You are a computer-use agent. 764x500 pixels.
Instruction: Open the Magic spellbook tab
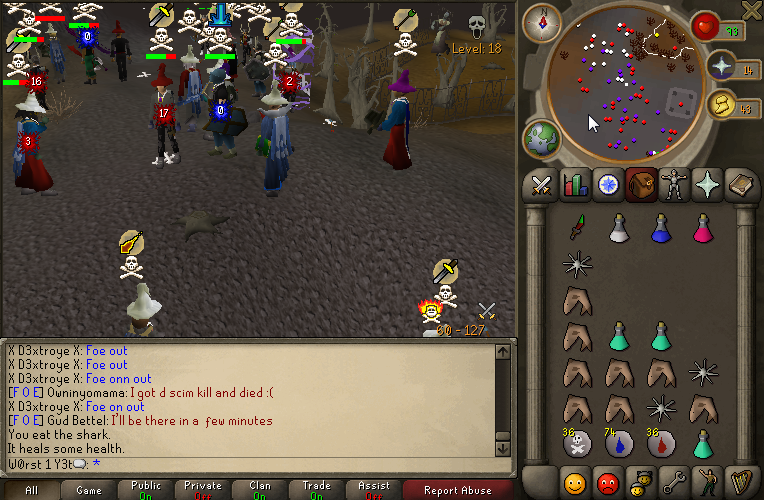[740, 185]
